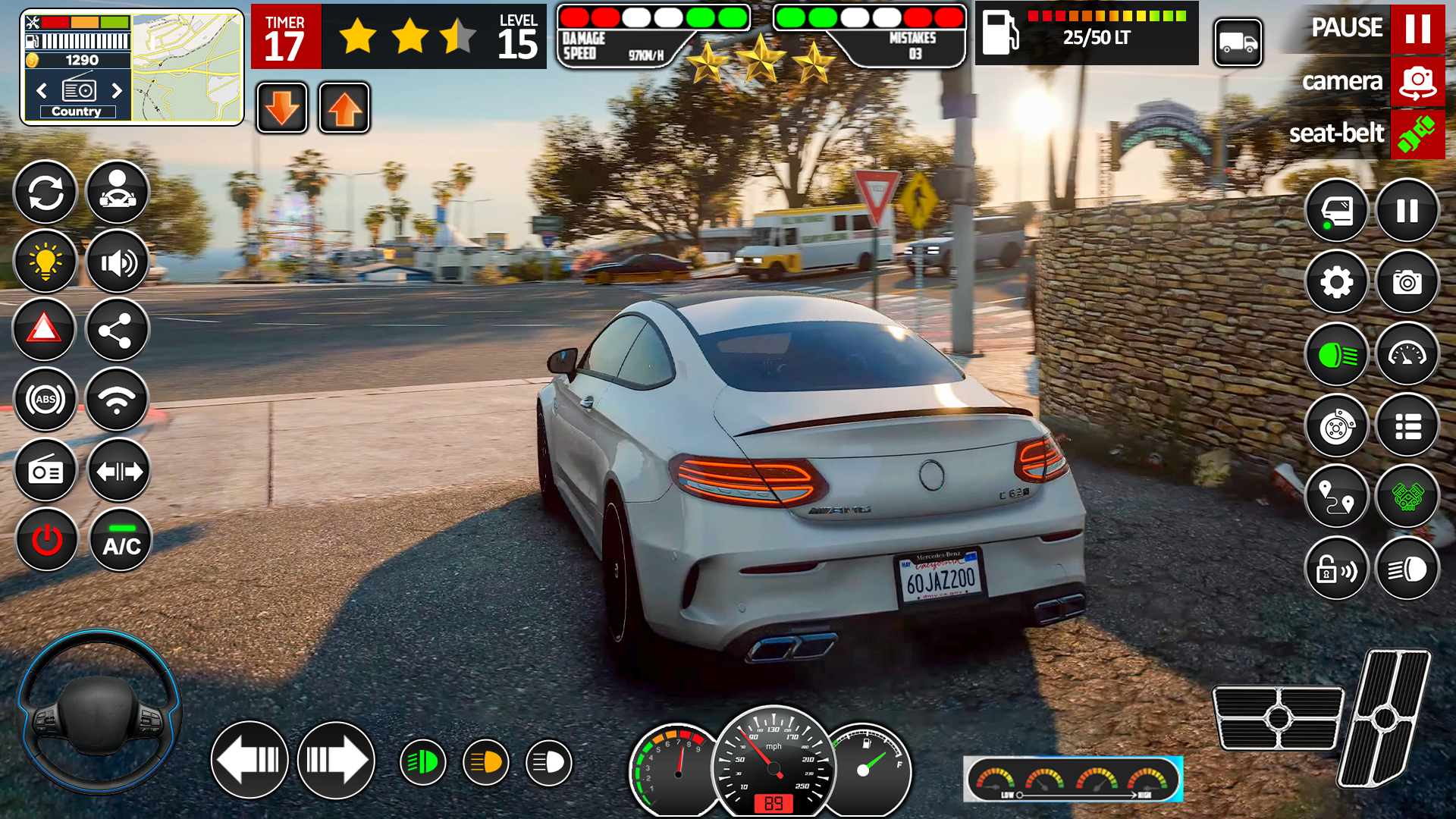
Task: Open the in-game photo camera icon
Action: pos(1407,283)
